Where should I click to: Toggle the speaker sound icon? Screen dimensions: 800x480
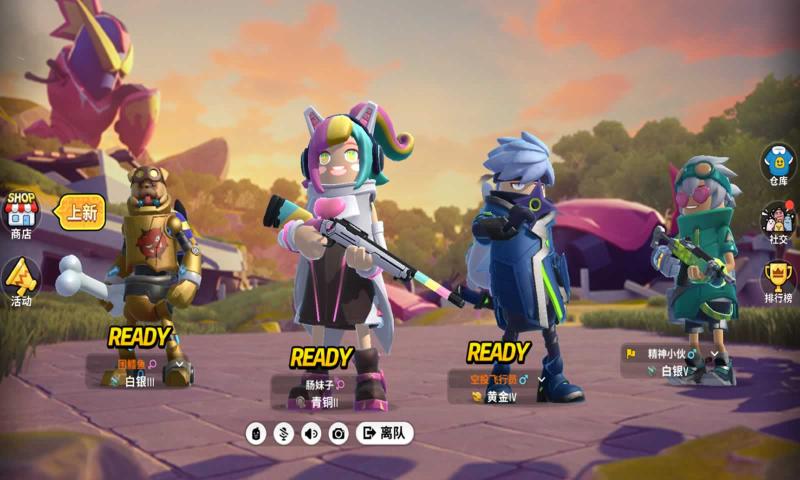[311, 433]
